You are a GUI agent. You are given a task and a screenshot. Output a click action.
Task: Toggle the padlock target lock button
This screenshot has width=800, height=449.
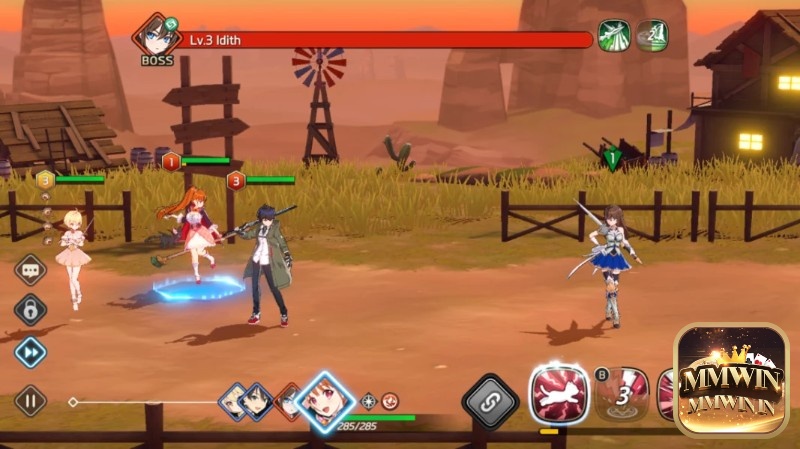tap(30, 309)
